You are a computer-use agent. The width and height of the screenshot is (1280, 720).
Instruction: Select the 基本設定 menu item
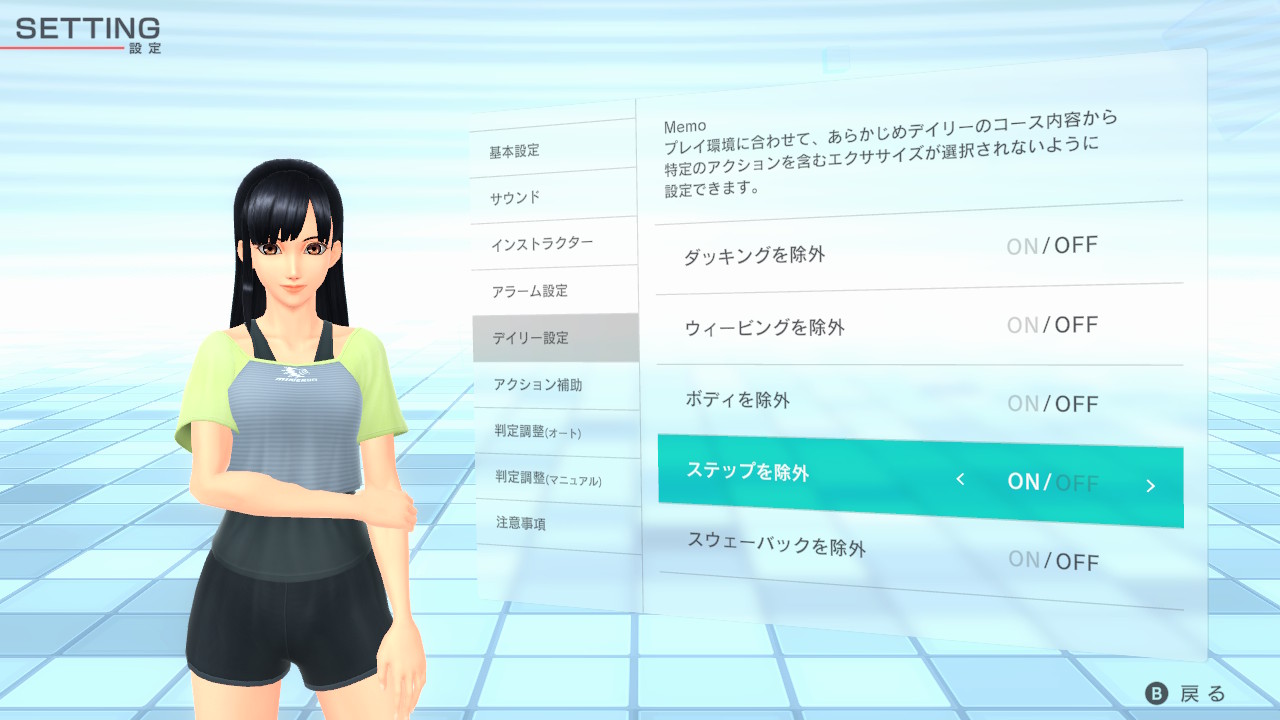(x=512, y=150)
